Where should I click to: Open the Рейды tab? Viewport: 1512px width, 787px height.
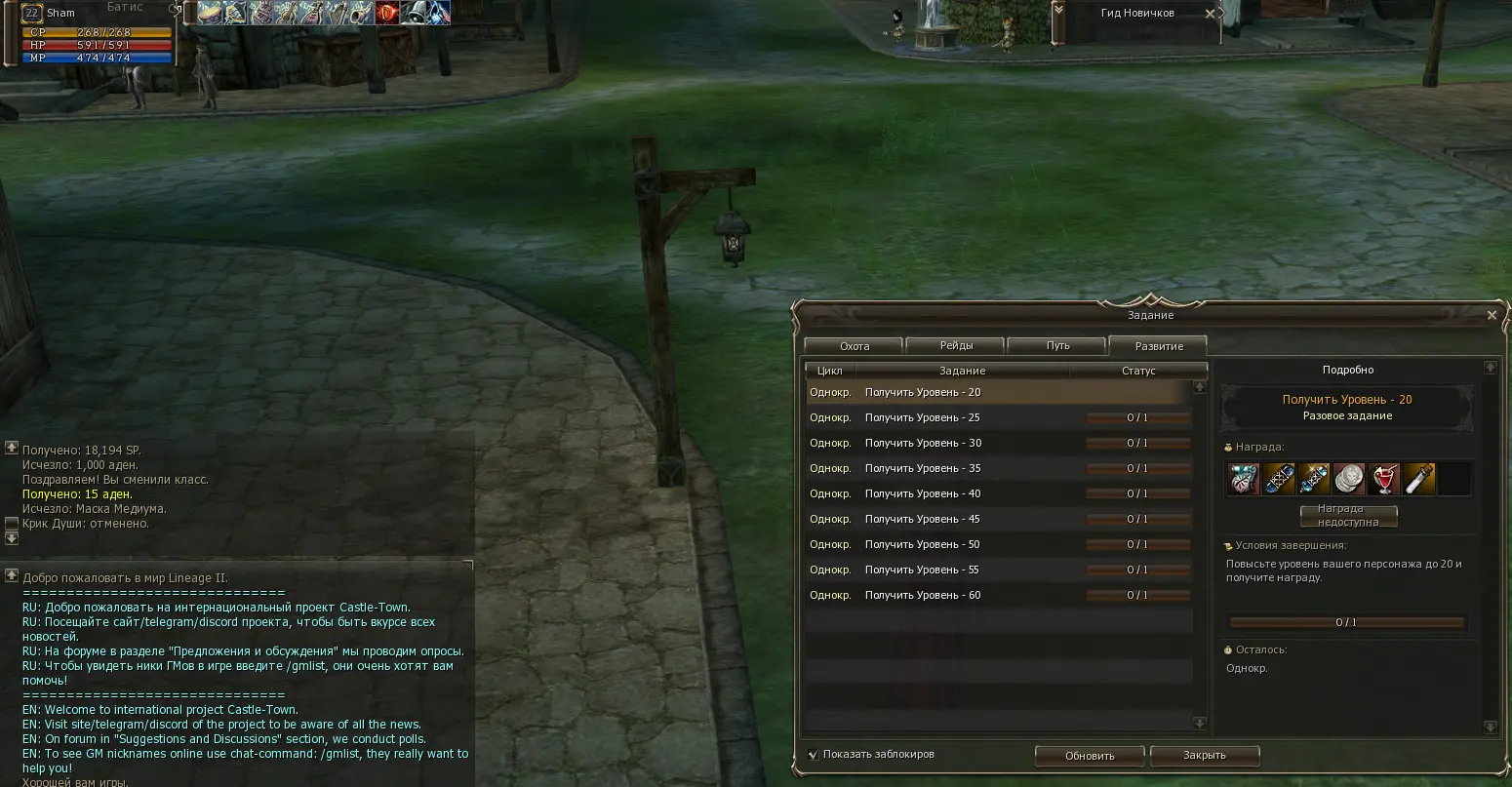tap(956, 346)
